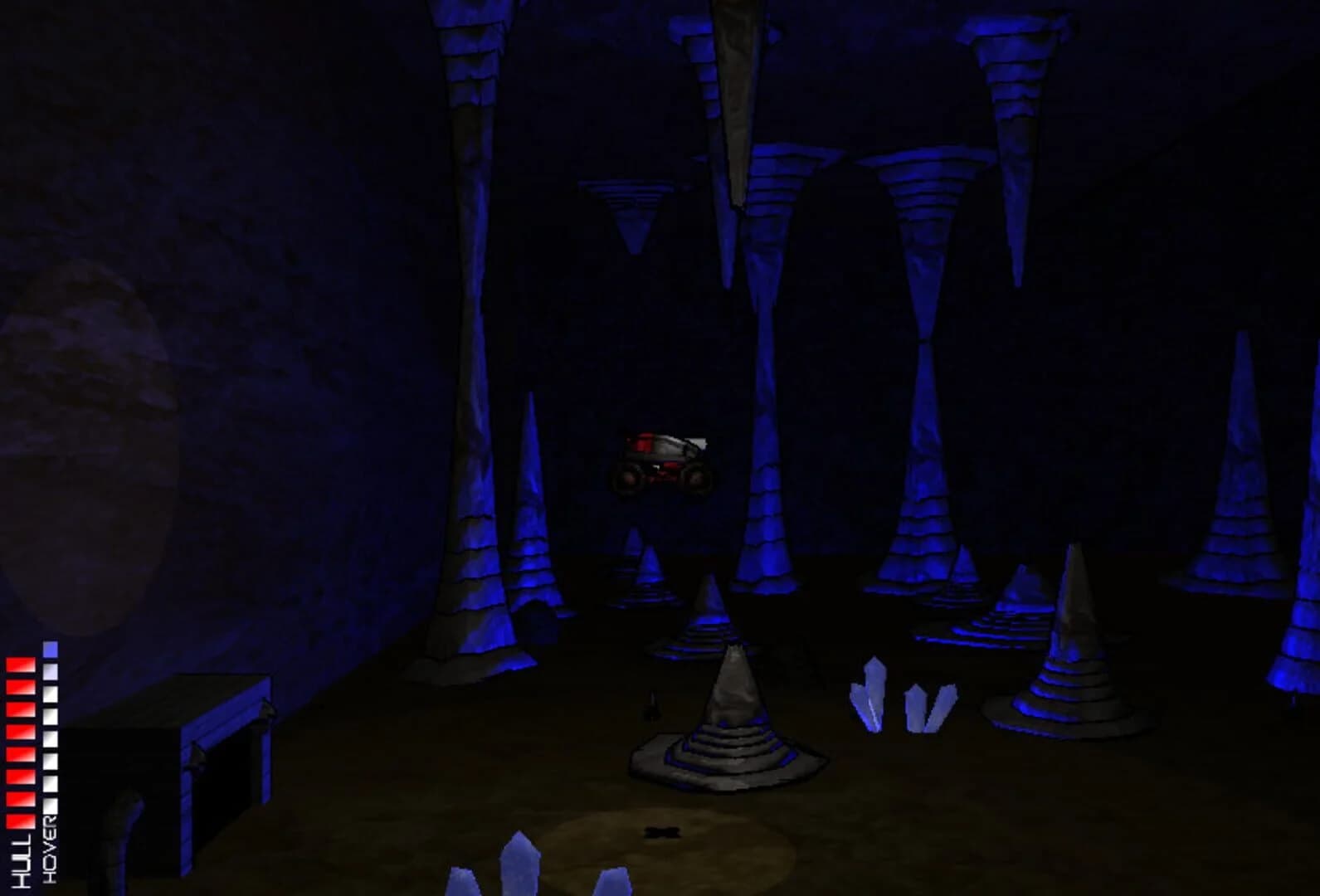This screenshot has width=1320, height=896.
Task: Click the inverted cone stalactite near screen center
Action: click(632, 212)
